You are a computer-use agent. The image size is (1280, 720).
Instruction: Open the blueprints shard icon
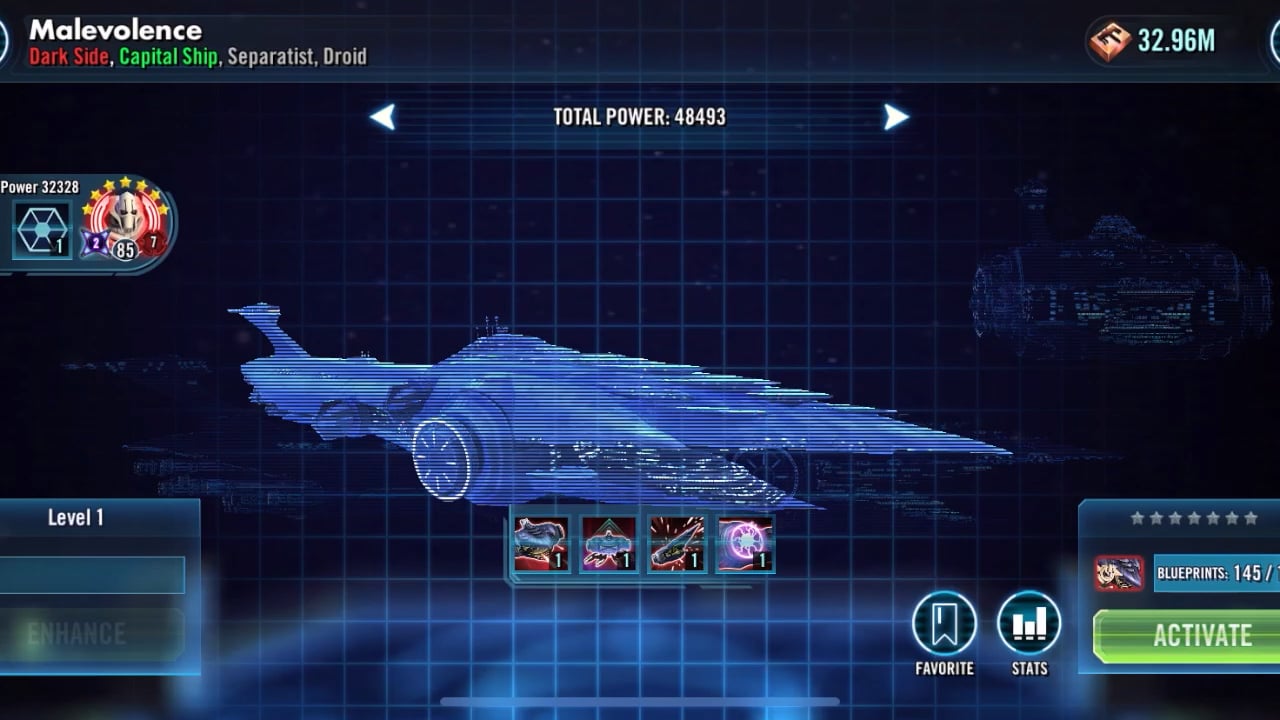(x=1119, y=573)
